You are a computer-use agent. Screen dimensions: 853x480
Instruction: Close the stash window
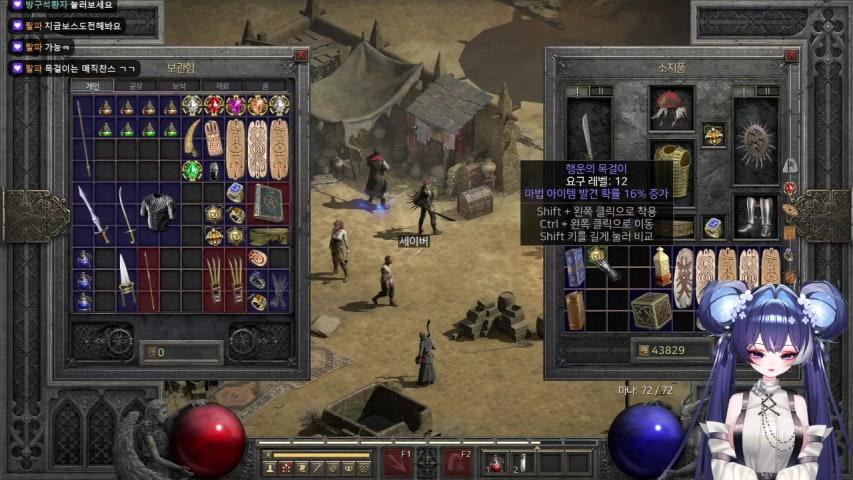coord(301,57)
